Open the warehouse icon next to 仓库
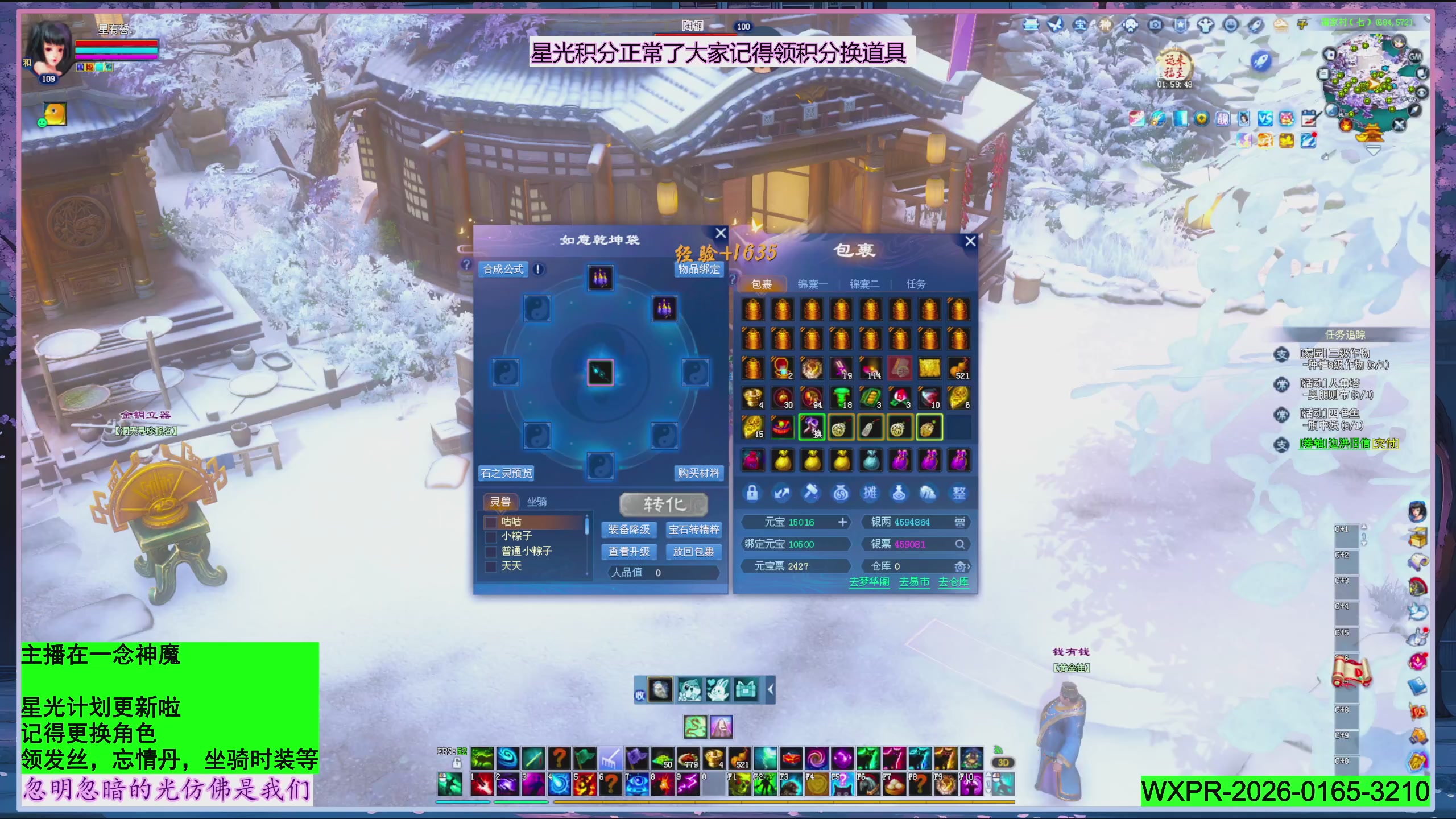 click(x=960, y=566)
